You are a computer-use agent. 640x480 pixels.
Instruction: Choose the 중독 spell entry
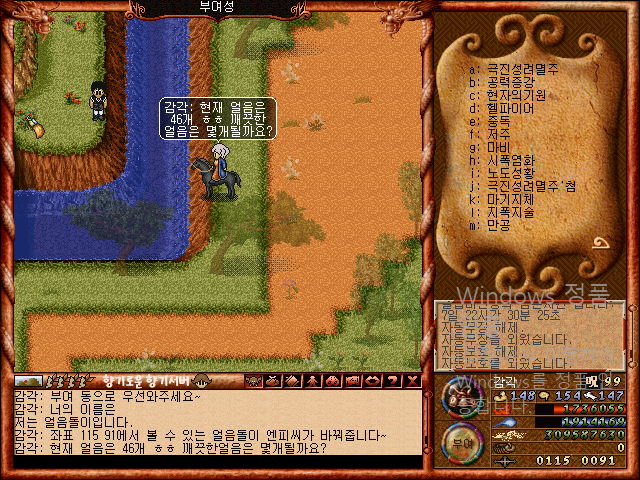click(x=497, y=120)
